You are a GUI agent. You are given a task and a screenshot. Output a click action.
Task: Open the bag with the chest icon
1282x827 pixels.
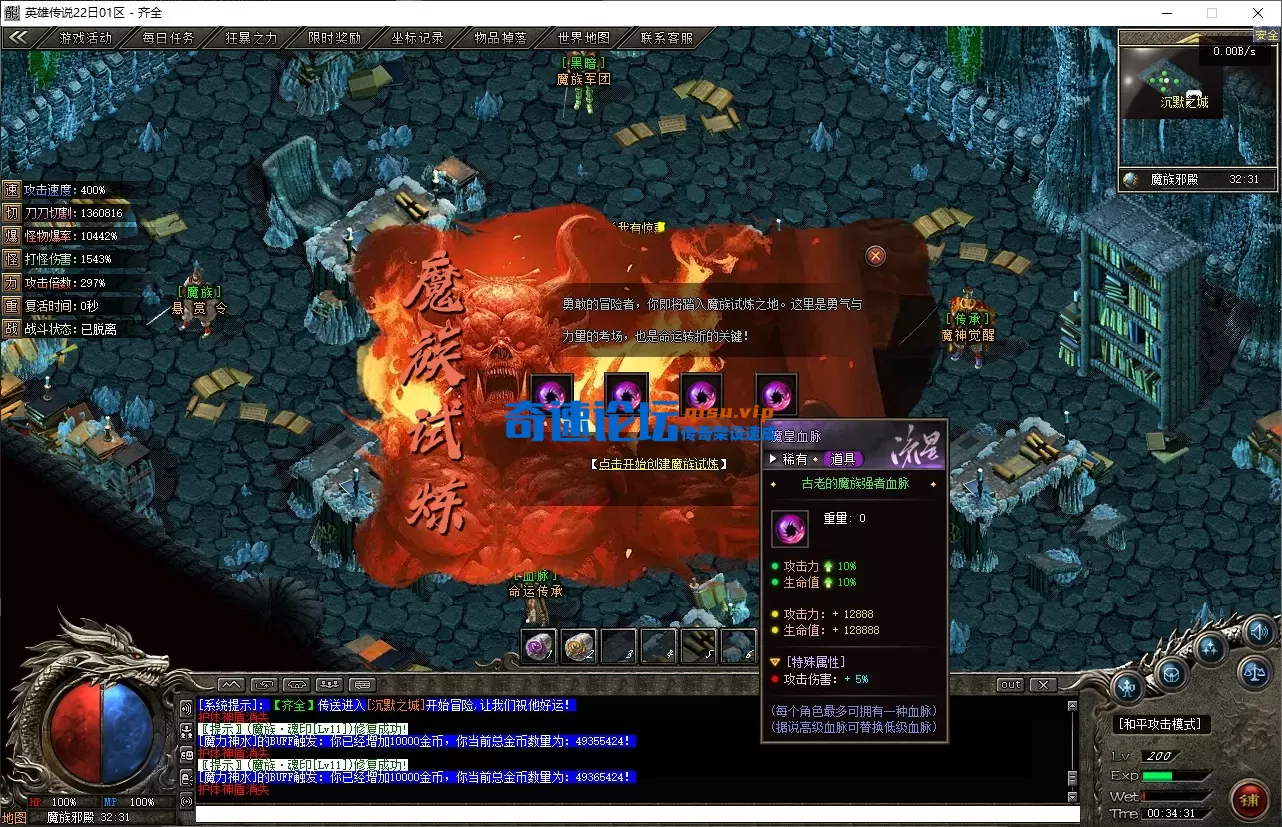(1171, 674)
